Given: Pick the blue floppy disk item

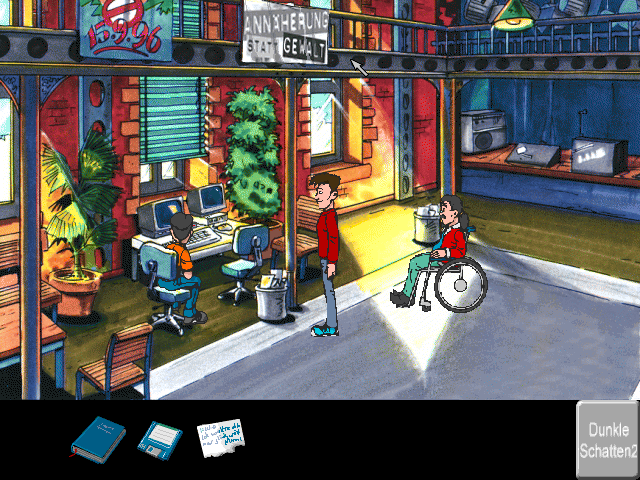Looking at the screenshot, I should point(159,439).
